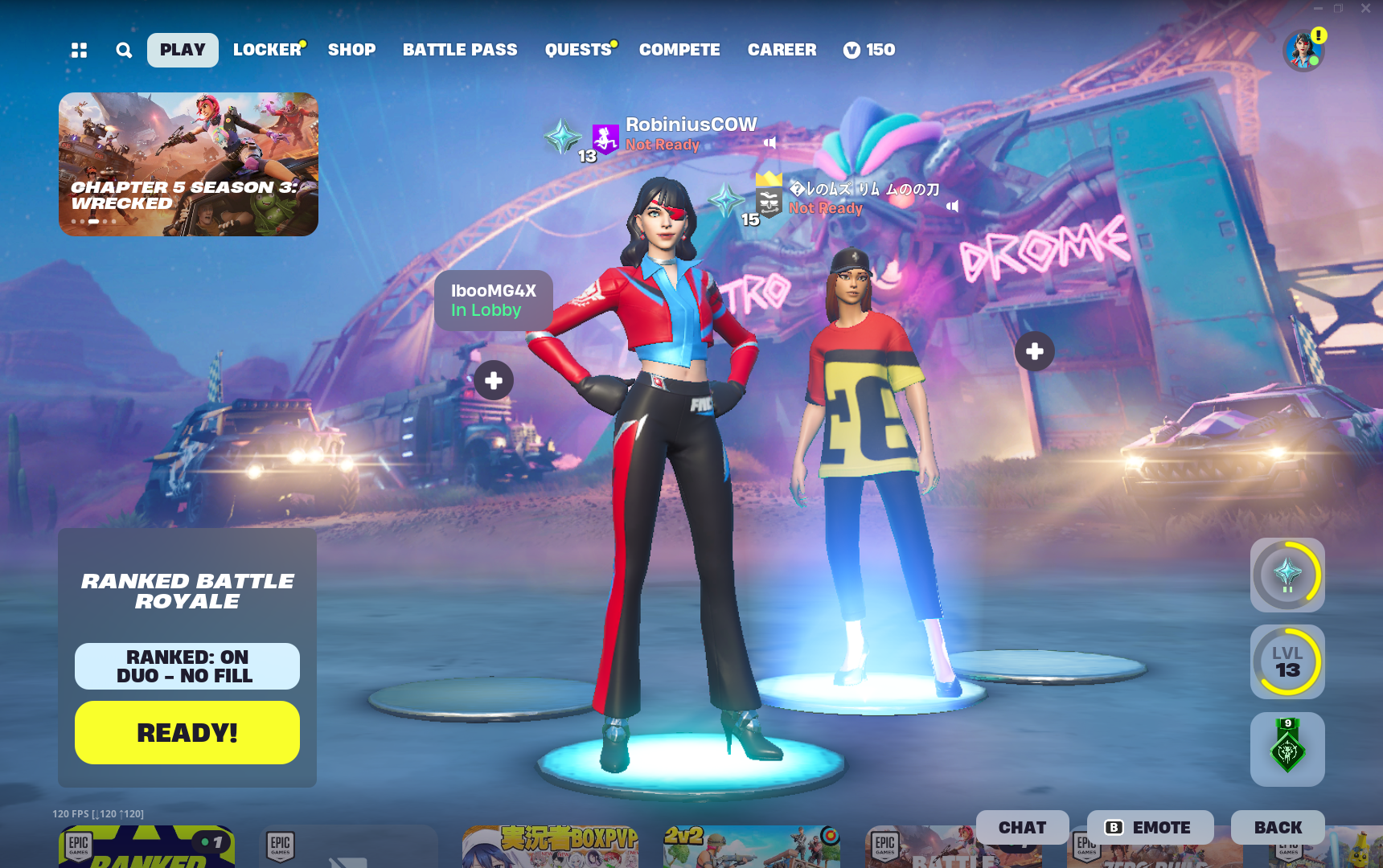Image resolution: width=1383 pixels, height=868 pixels.
Task: View the Chapter 5 Season 3 Wrecked banner
Action: (188, 164)
